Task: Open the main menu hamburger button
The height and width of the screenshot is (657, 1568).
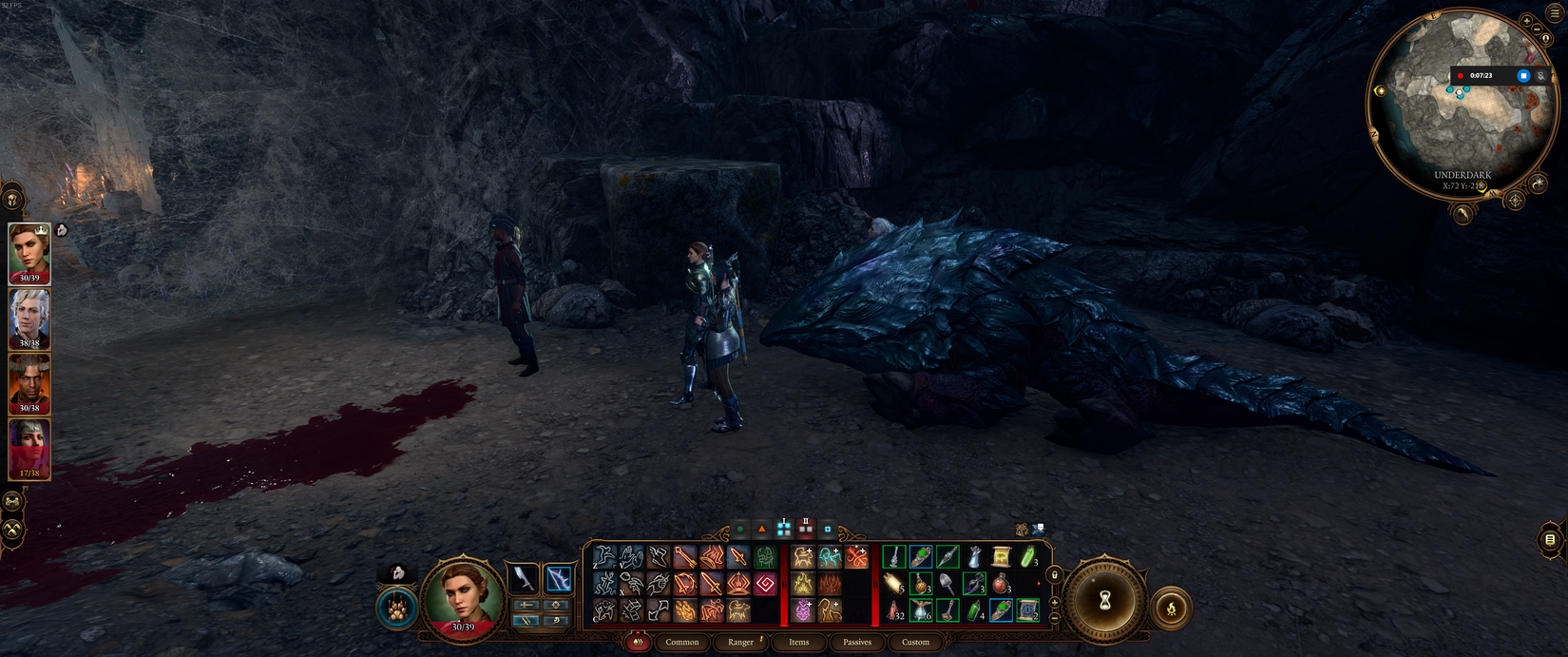Action: (x=1555, y=13)
